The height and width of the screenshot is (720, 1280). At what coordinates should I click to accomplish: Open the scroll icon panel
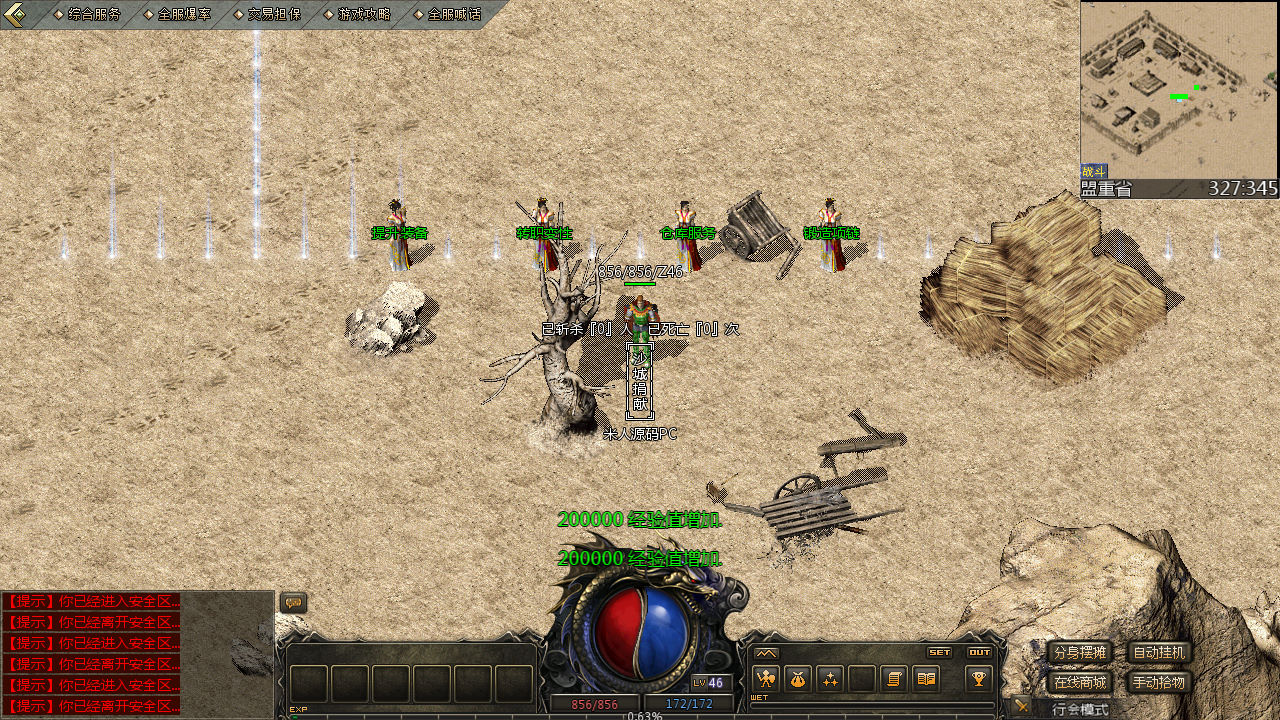pos(894,679)
